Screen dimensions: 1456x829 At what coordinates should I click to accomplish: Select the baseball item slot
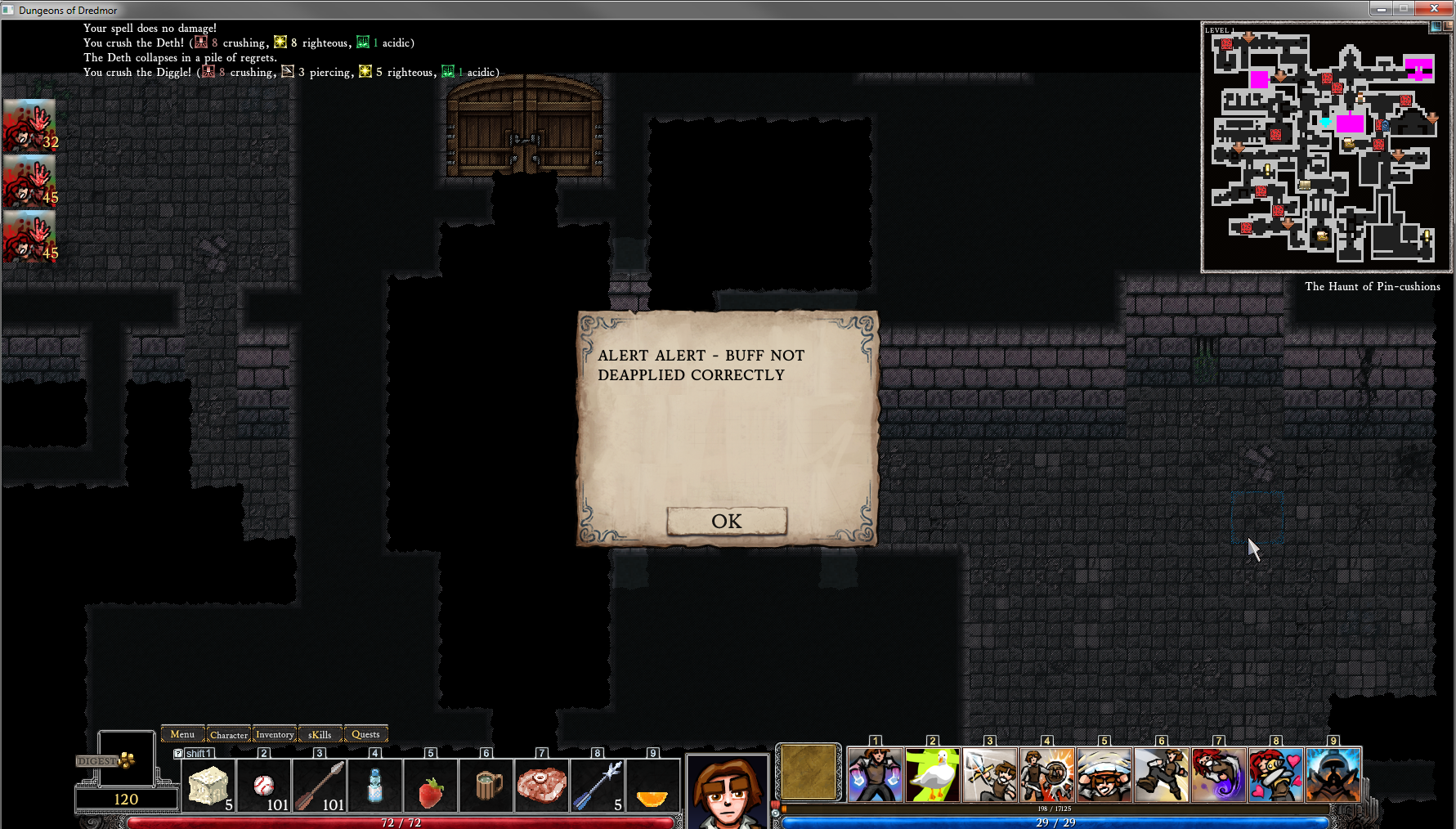(264, 786)
